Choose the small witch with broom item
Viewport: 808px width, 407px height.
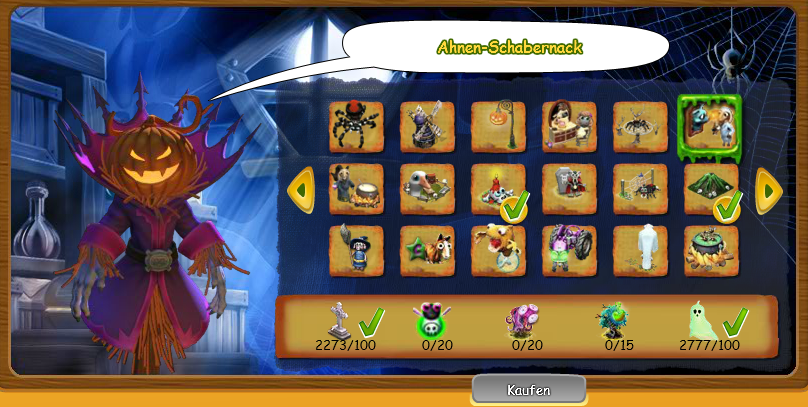356,250
